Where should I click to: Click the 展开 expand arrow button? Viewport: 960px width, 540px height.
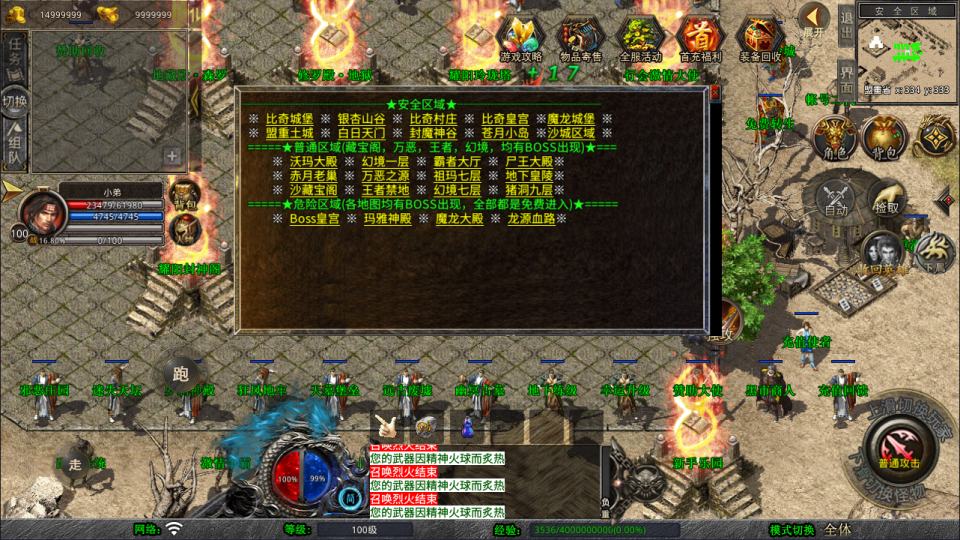pos(815,20)
